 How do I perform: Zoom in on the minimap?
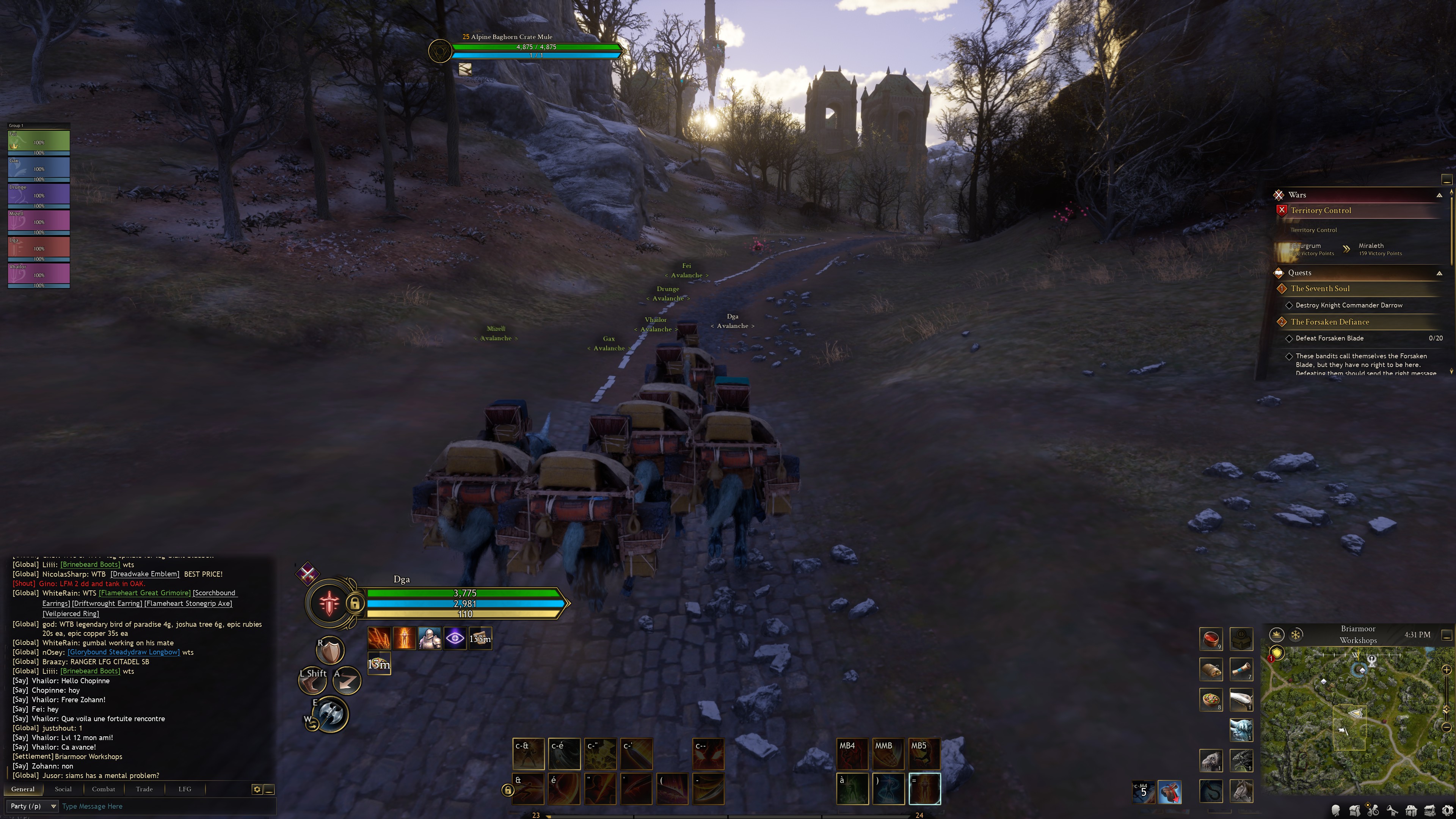pos(1447,670)
